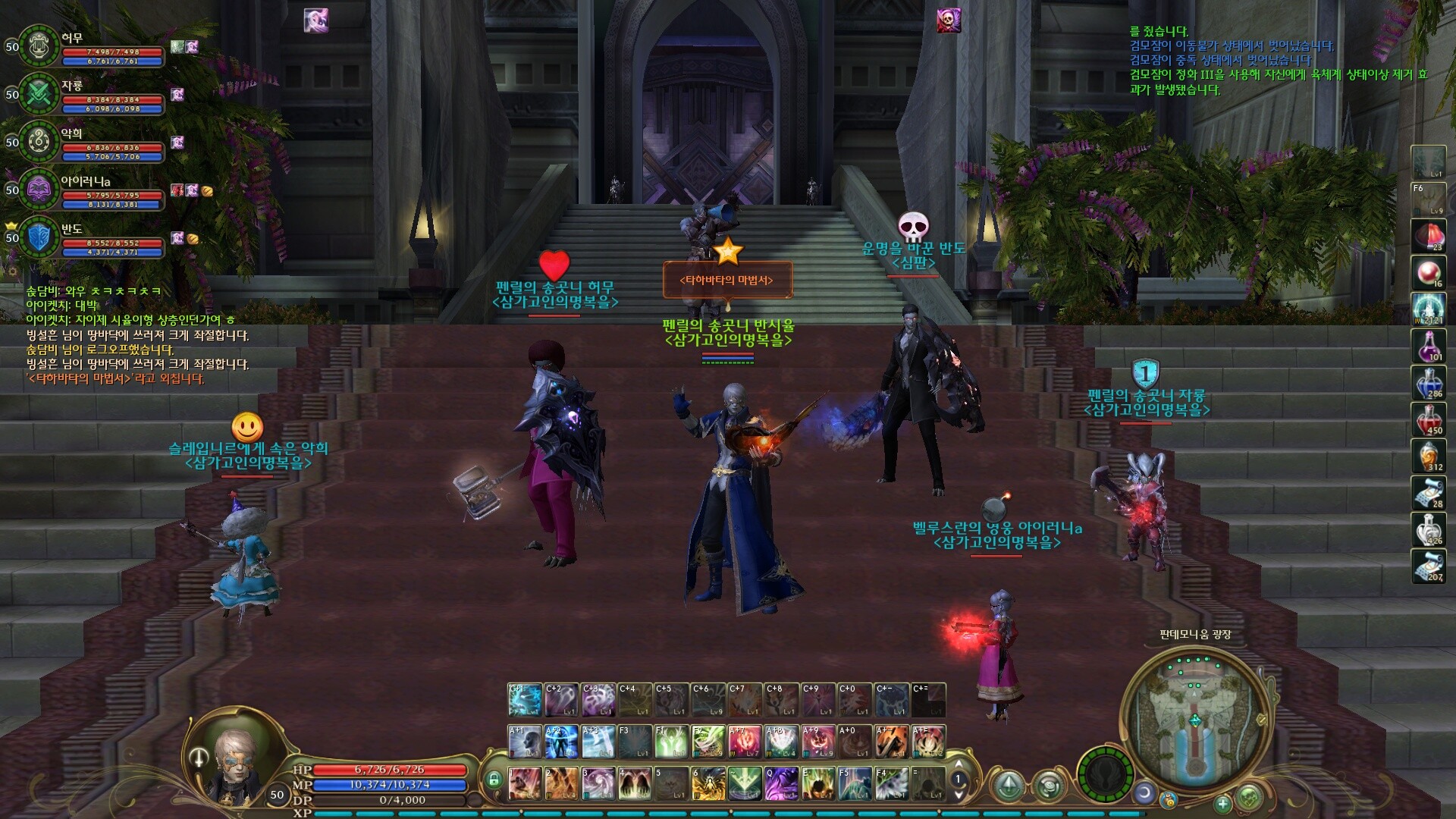Use the orange swirl potion stack of 312
This screenshot has width=1456, height=819.
[x=1428, y=455]
